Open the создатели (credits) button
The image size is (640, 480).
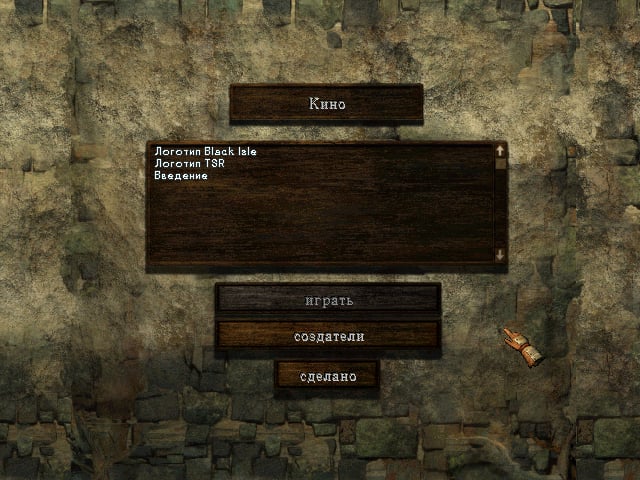[x=328, y=336]
